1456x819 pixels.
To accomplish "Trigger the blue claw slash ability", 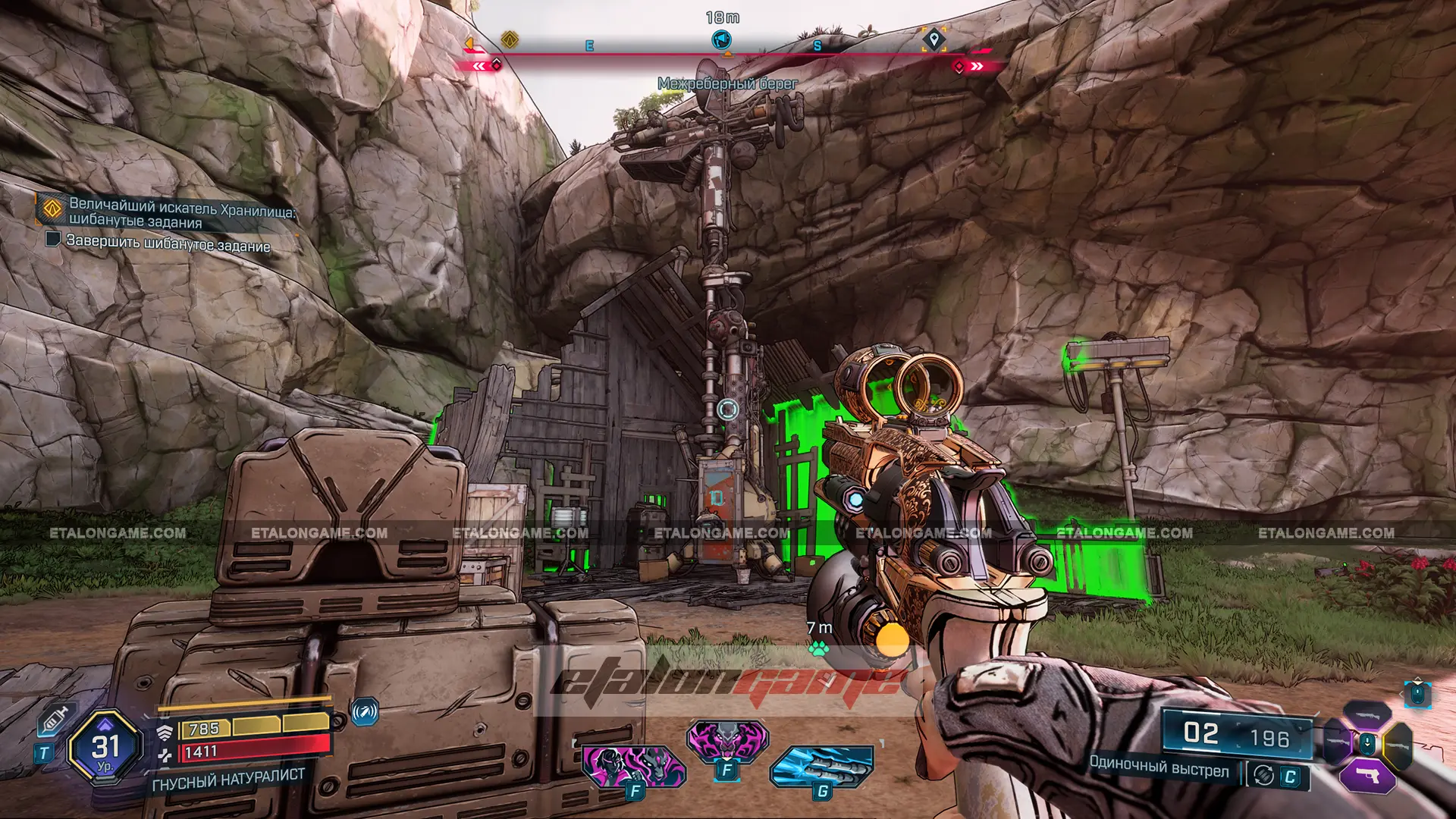I will coord(822,766).
